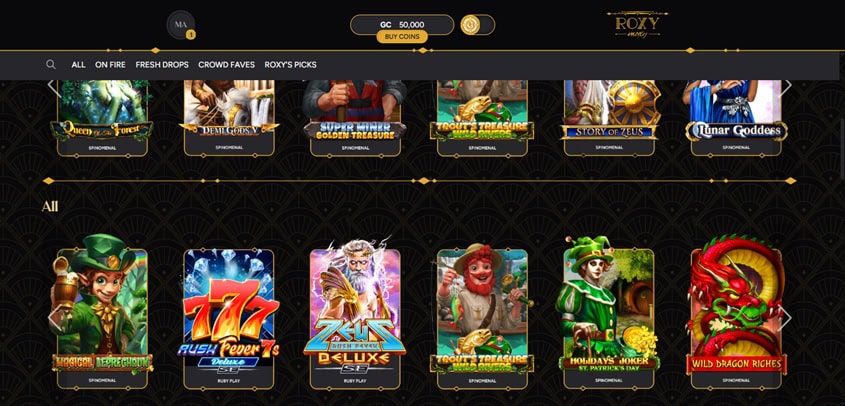Screen dimensions: 845x406
Task: Open the Magical Leprechaun slot
Action: tap(103, 310)
